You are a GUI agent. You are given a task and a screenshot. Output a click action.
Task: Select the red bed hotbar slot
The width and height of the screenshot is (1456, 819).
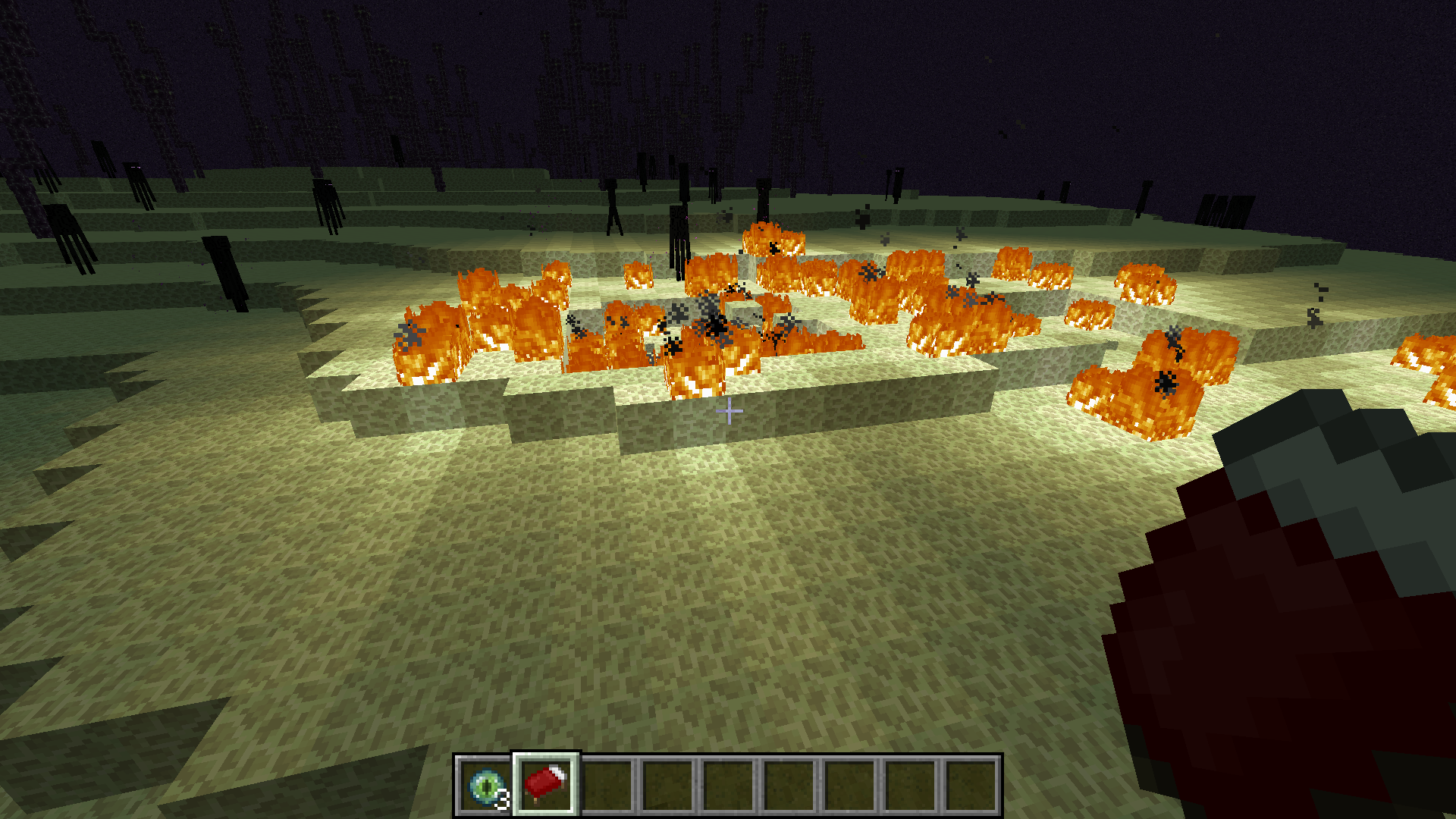(x=546, y=784)
